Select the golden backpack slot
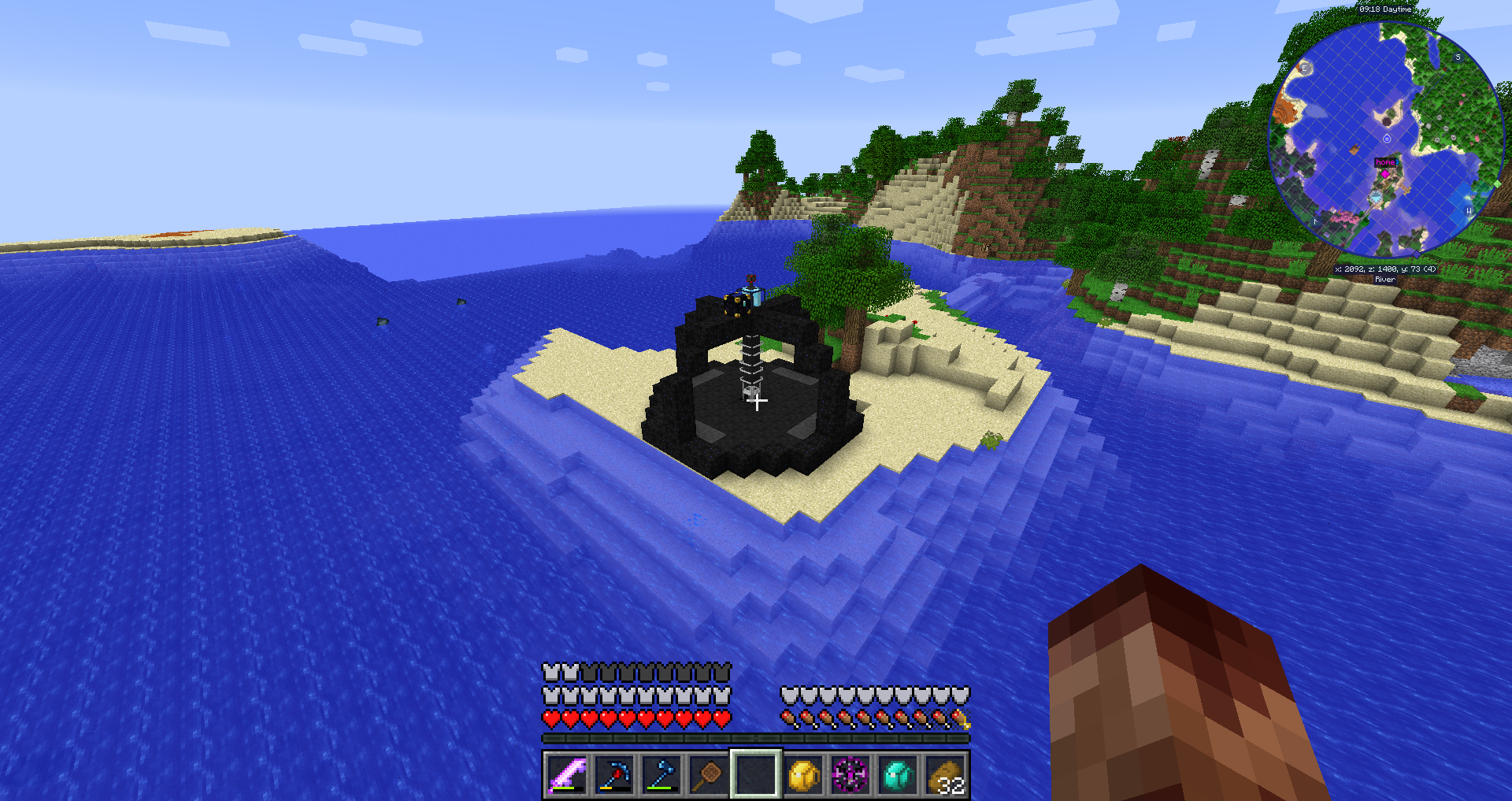Image resolution: width=1512 pixels, height=801 pixels. [803, 775]
